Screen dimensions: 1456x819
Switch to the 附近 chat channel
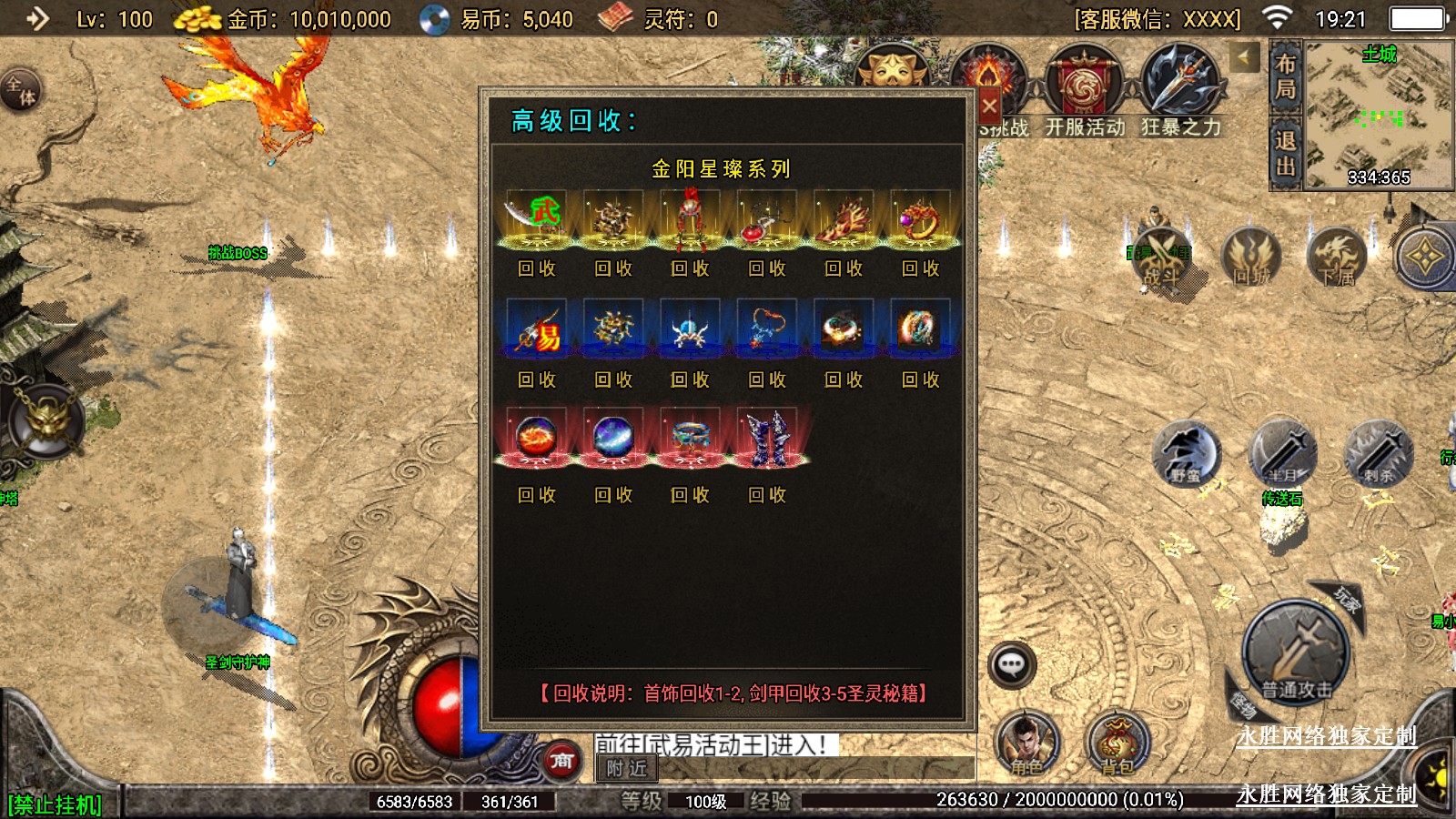point(627,769)
